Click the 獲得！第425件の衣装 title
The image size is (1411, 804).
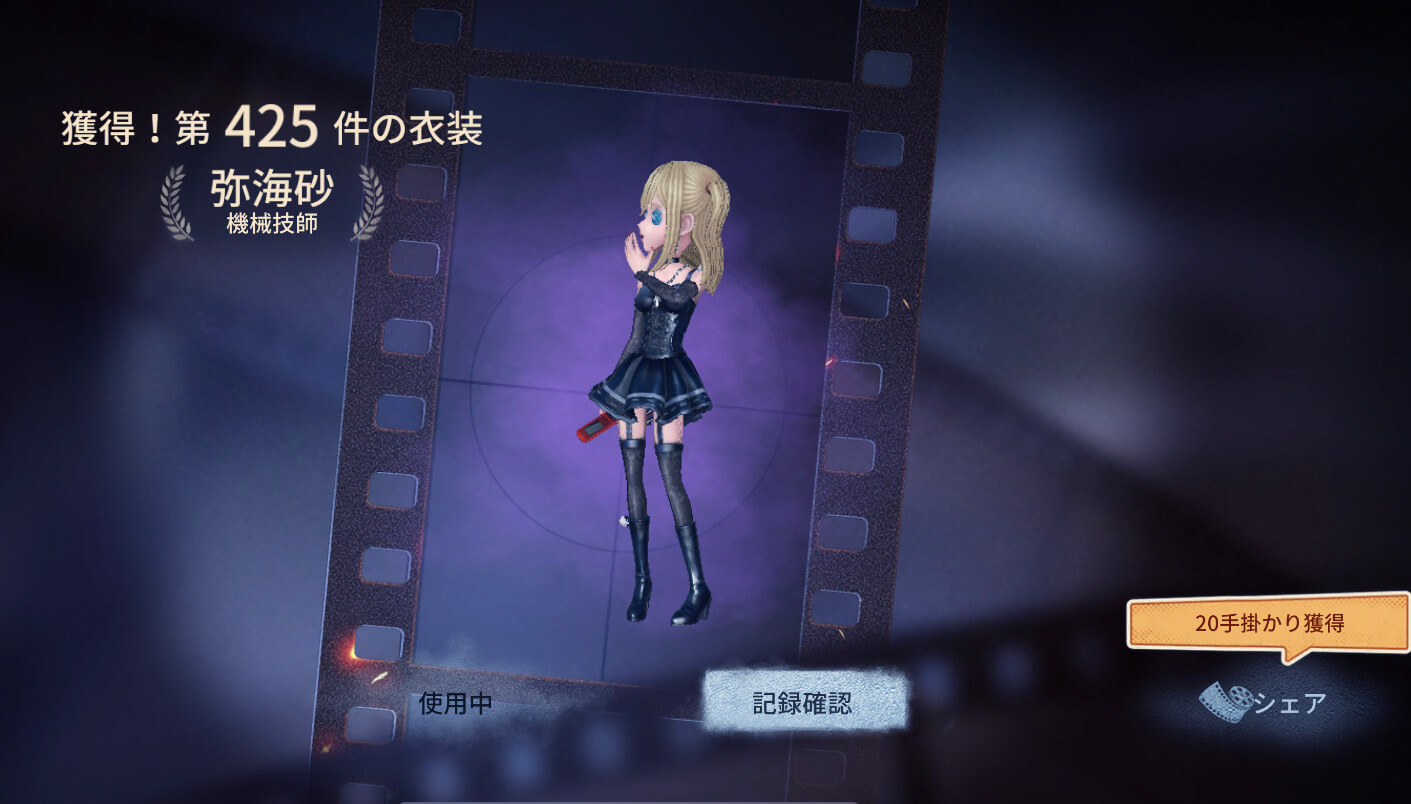[272, 126]
